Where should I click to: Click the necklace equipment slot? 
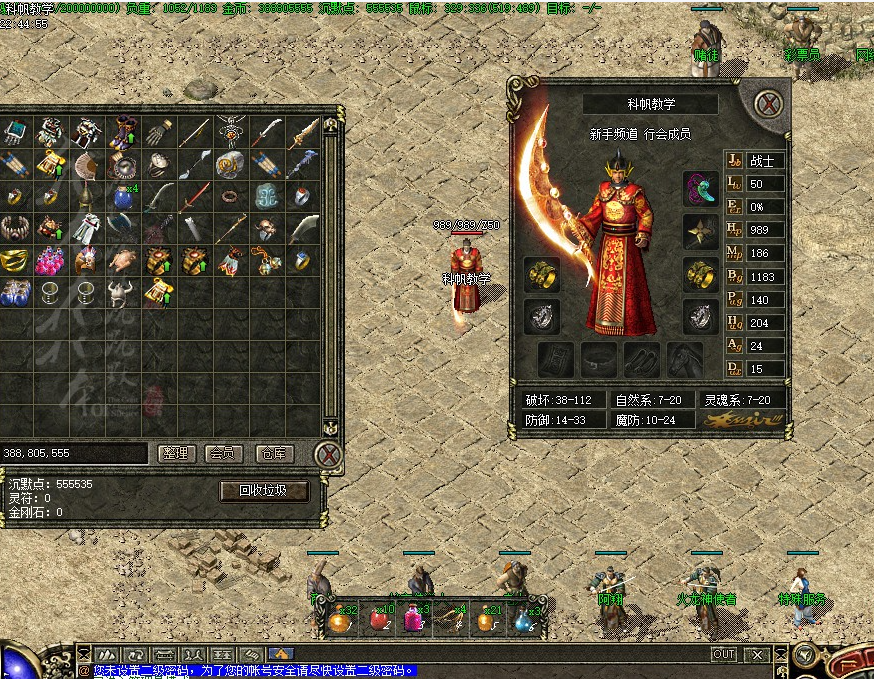(701, 187)
